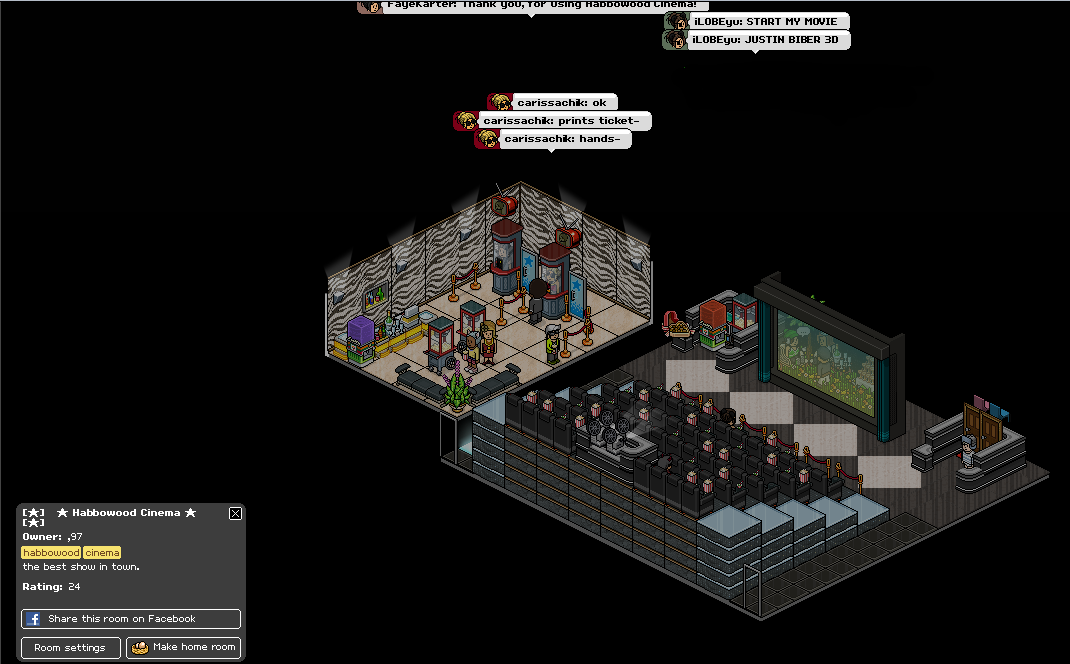Make this your home room
The height and width of the screenshot is (664, 1070).
pyautogui.click(x=184, y=647)
